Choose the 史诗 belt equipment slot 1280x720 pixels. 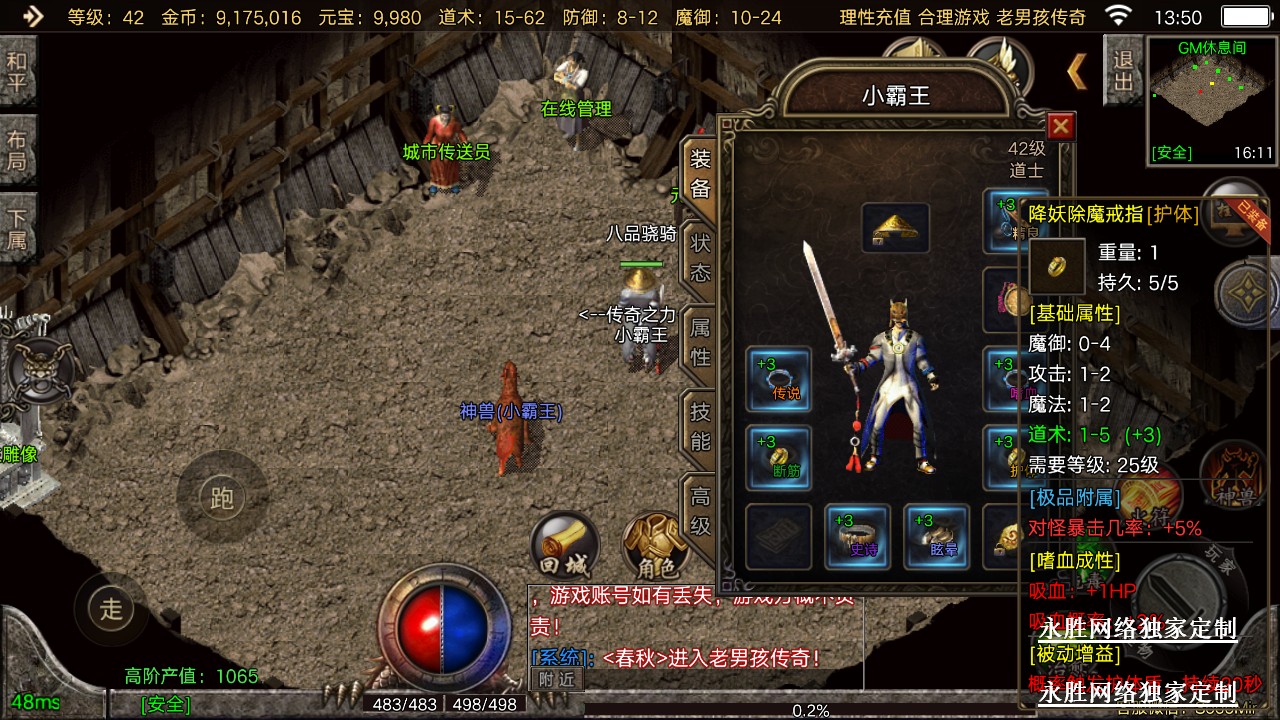point(857,536)
